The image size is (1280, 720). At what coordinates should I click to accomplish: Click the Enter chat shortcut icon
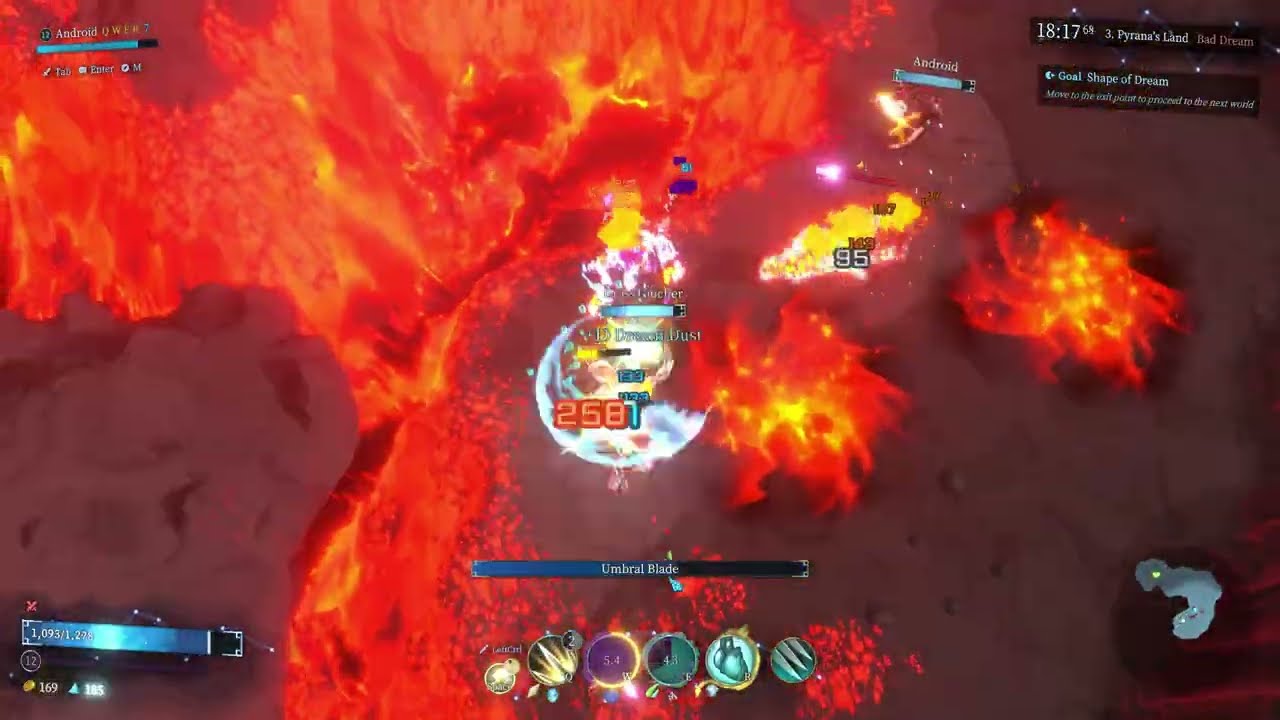click(85, 69)
